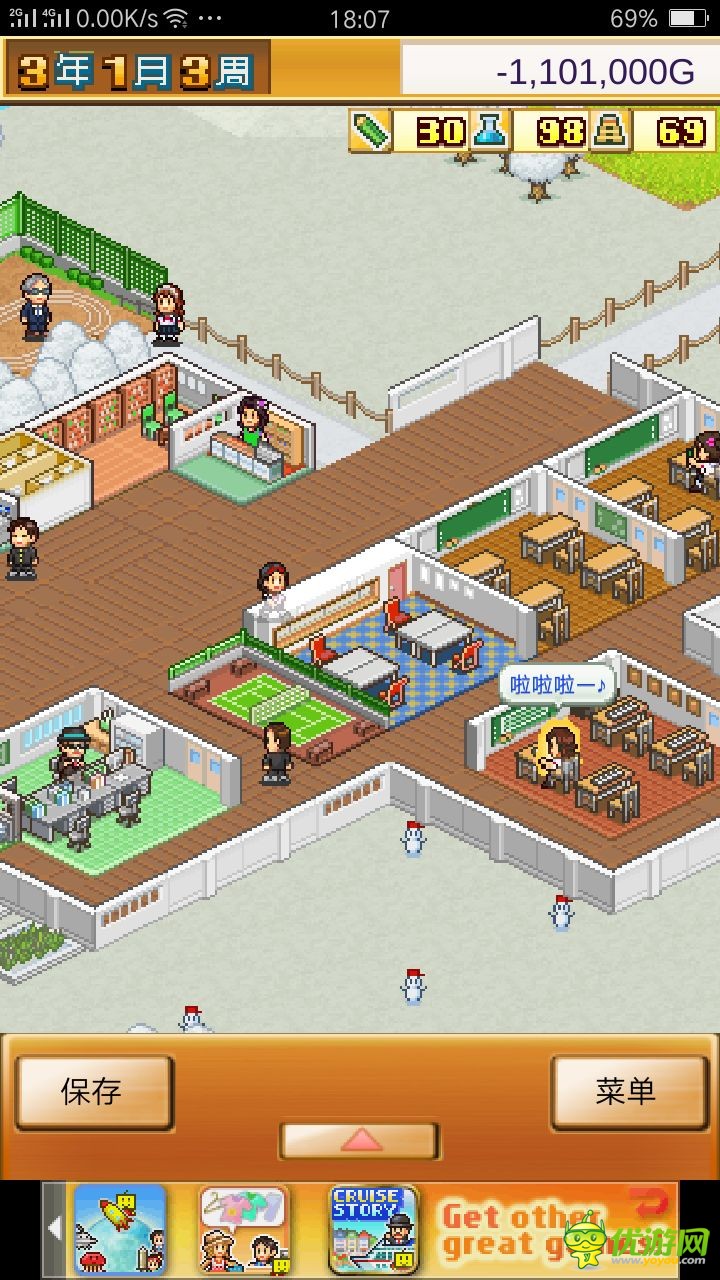The image size is (720, 1280).
Task: Save the game with the 保存 button
Action: [x=93, y=1092]
